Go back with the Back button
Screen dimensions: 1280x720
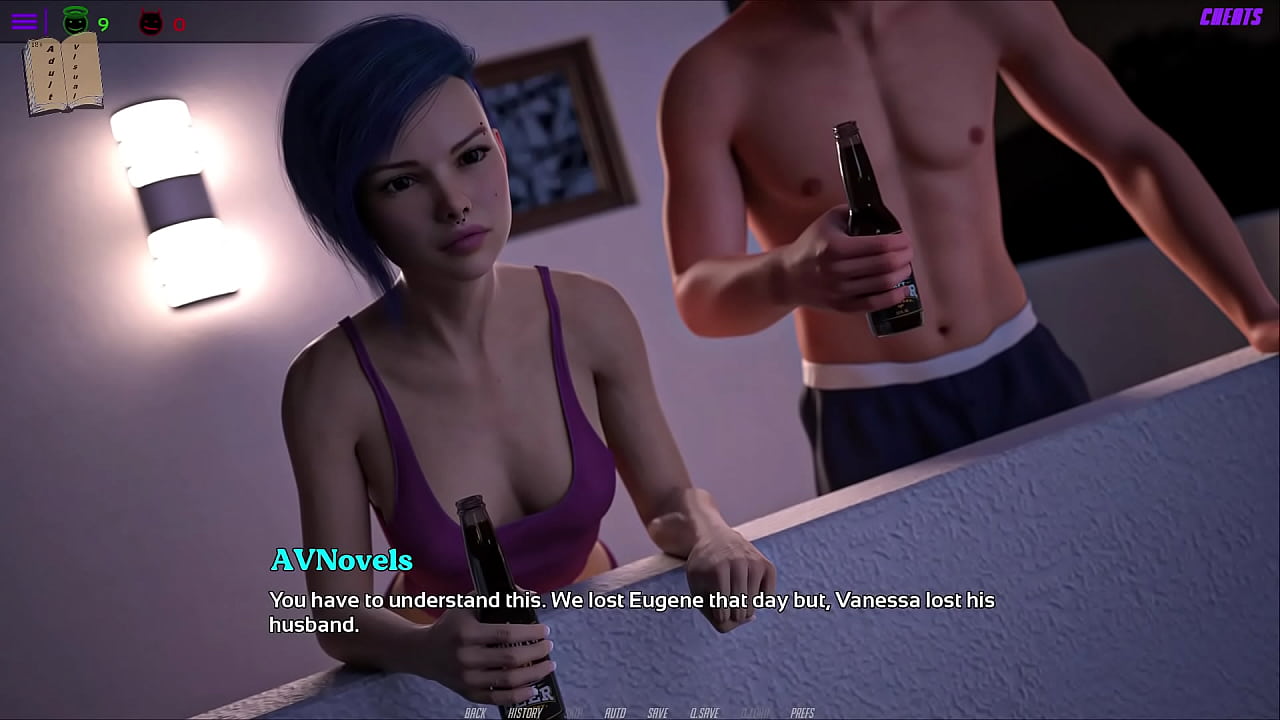(x=475, y=712)
